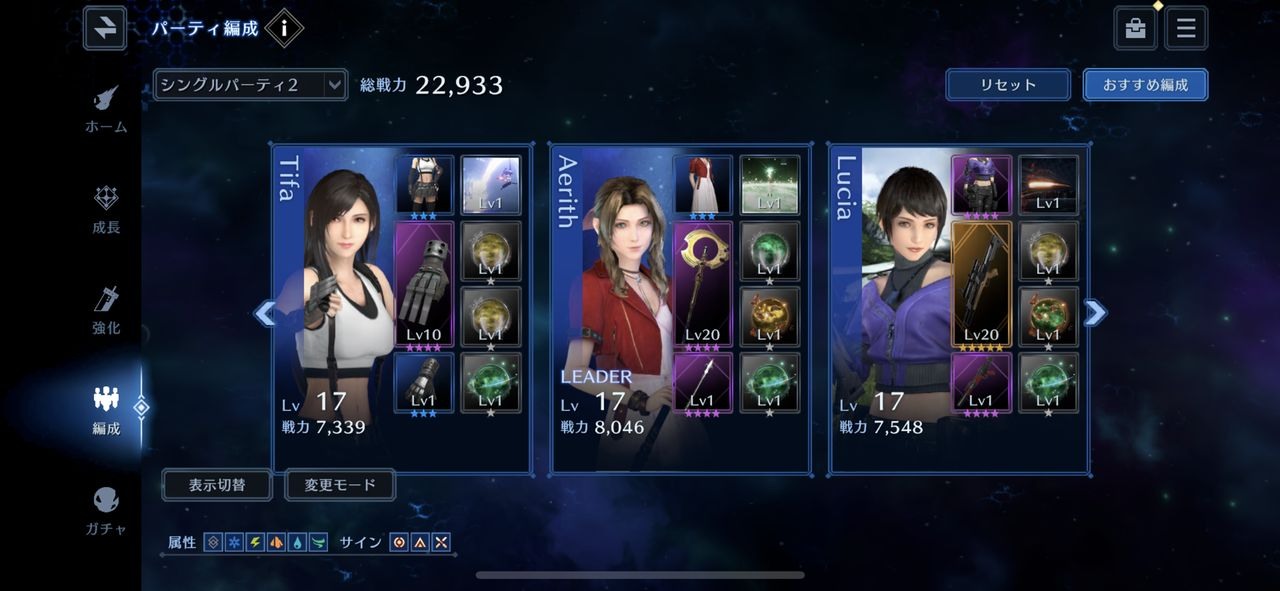Open the ガチャ (Gacha) menu
Screen dimensions: 1280x591
(x=106, y=510)
